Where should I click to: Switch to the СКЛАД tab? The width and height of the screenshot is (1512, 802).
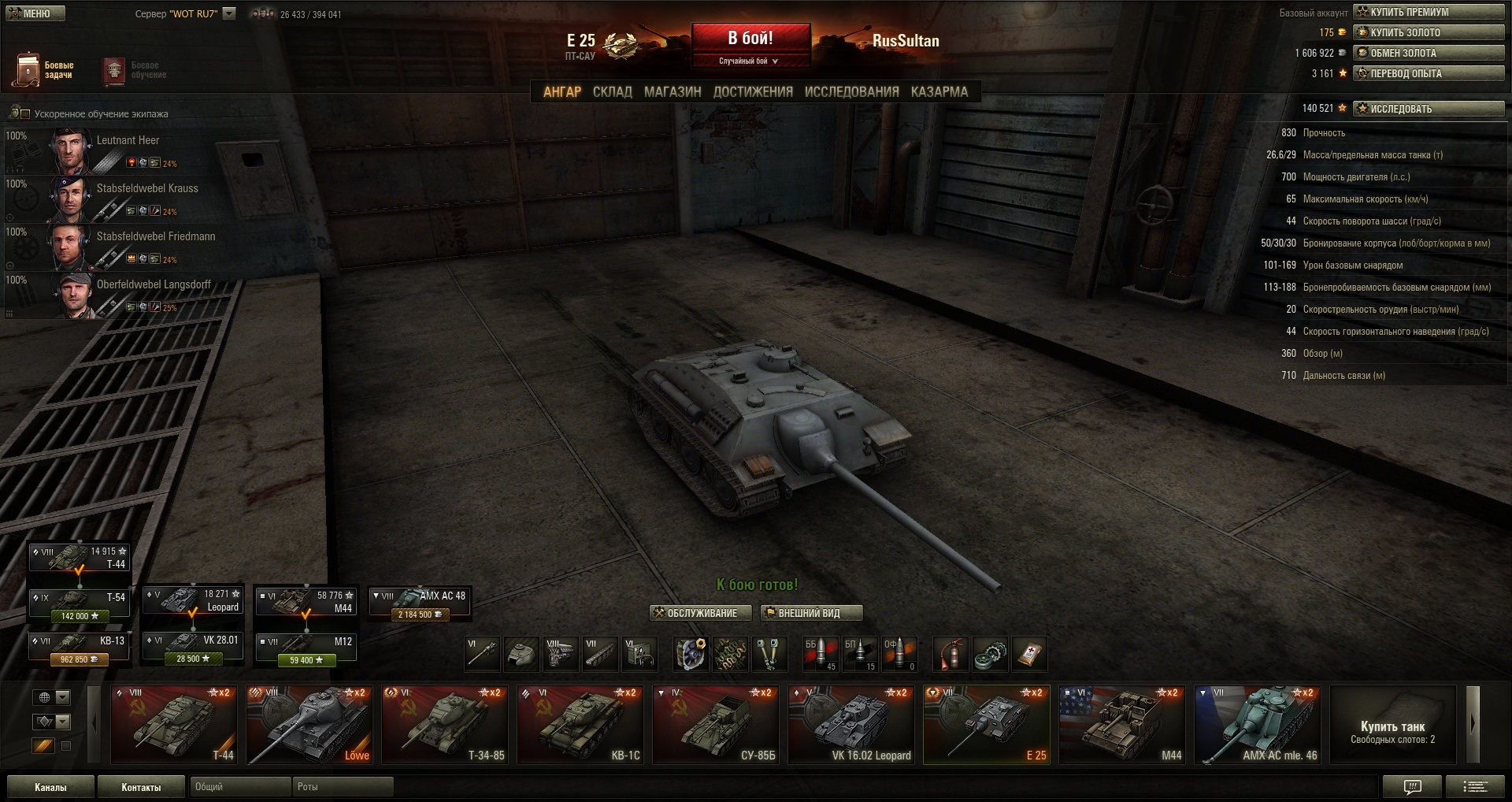612,92
